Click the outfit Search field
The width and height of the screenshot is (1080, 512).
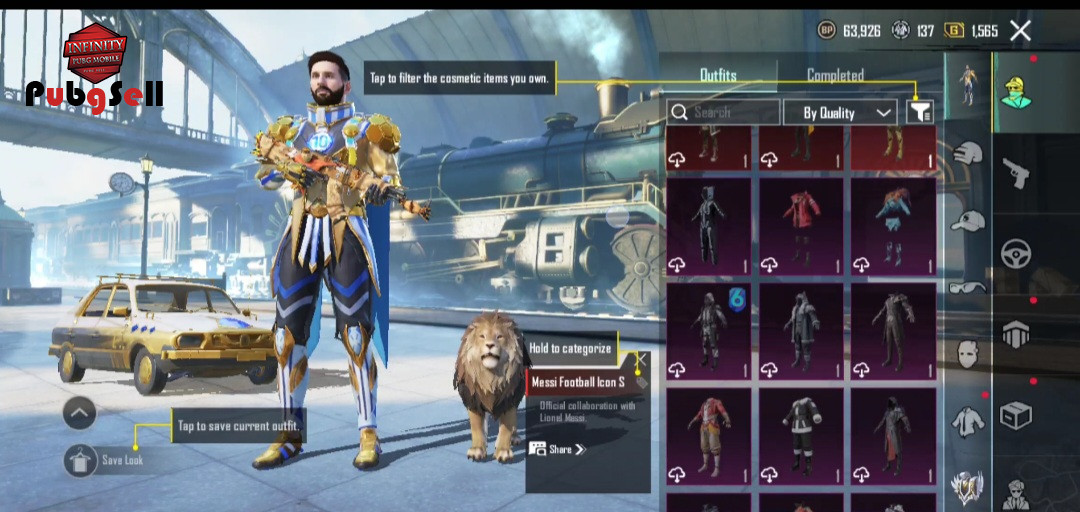click(724, 113)
